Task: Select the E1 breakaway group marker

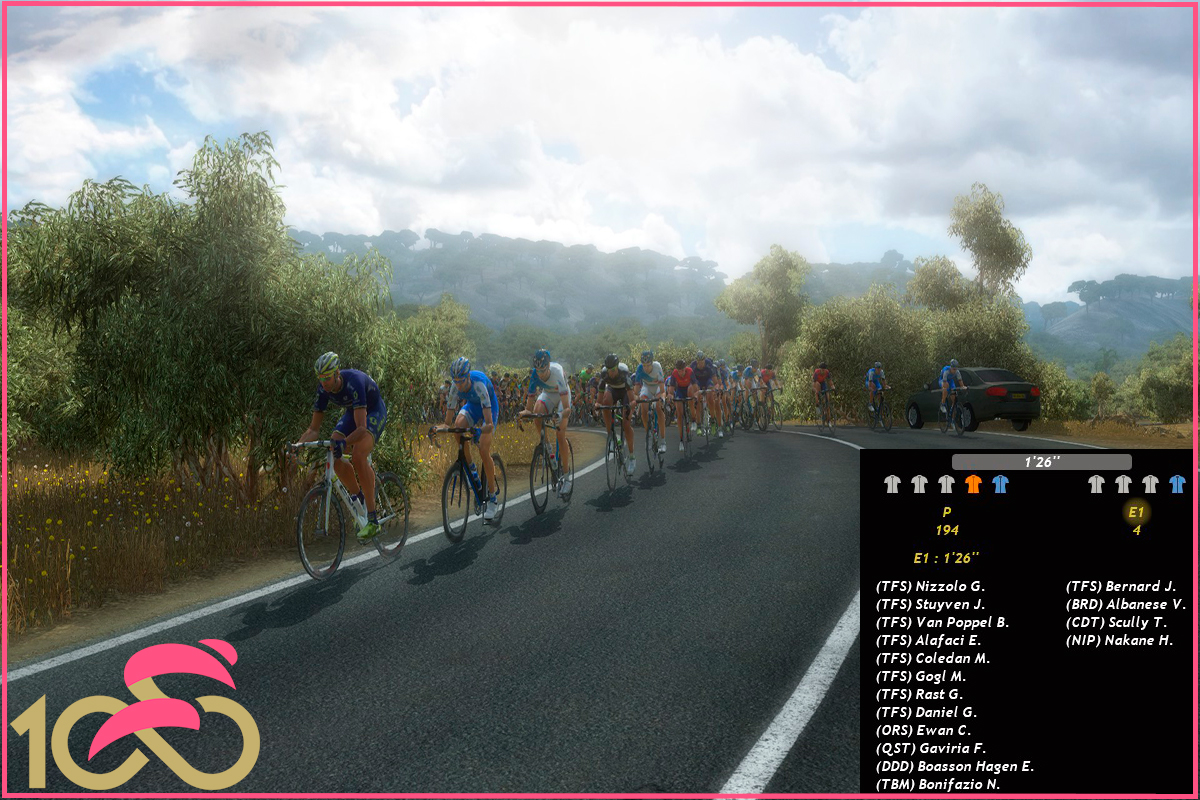Action: [1136, 512]
